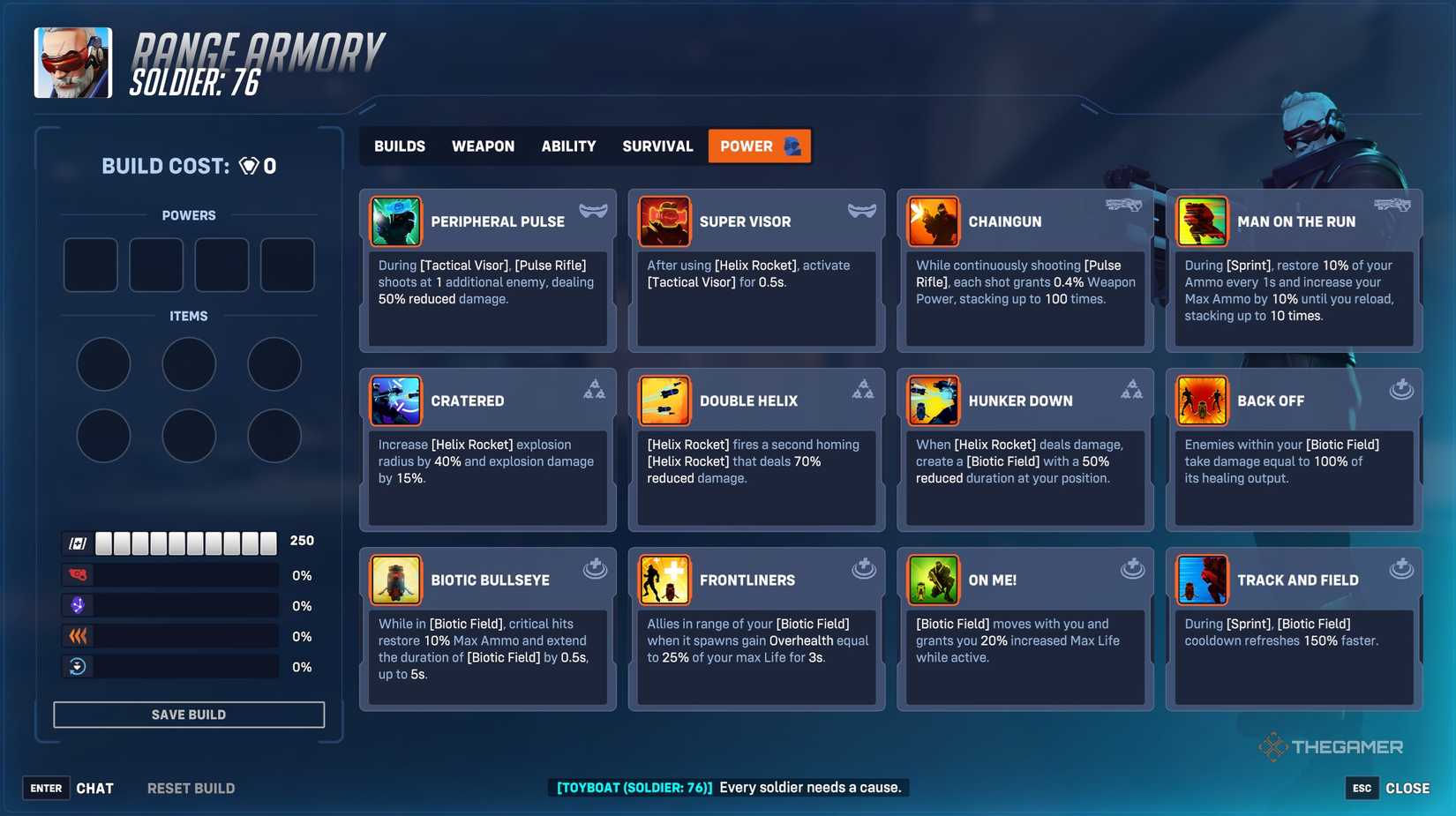Select the Biotic Bullseye icon
1456x816 pixels.
tap(395, 580)
